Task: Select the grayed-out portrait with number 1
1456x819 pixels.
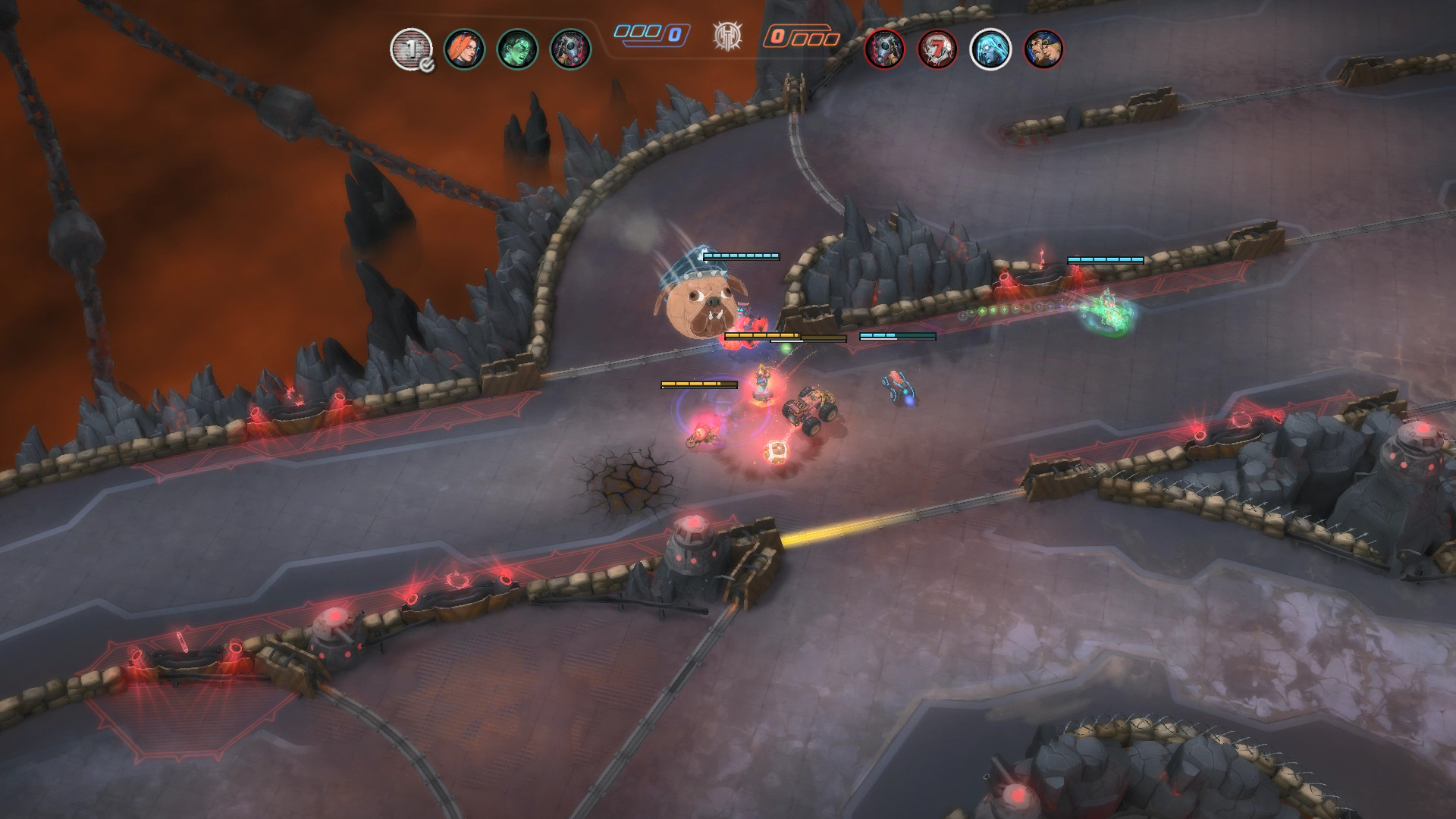Action: [410, 49]
